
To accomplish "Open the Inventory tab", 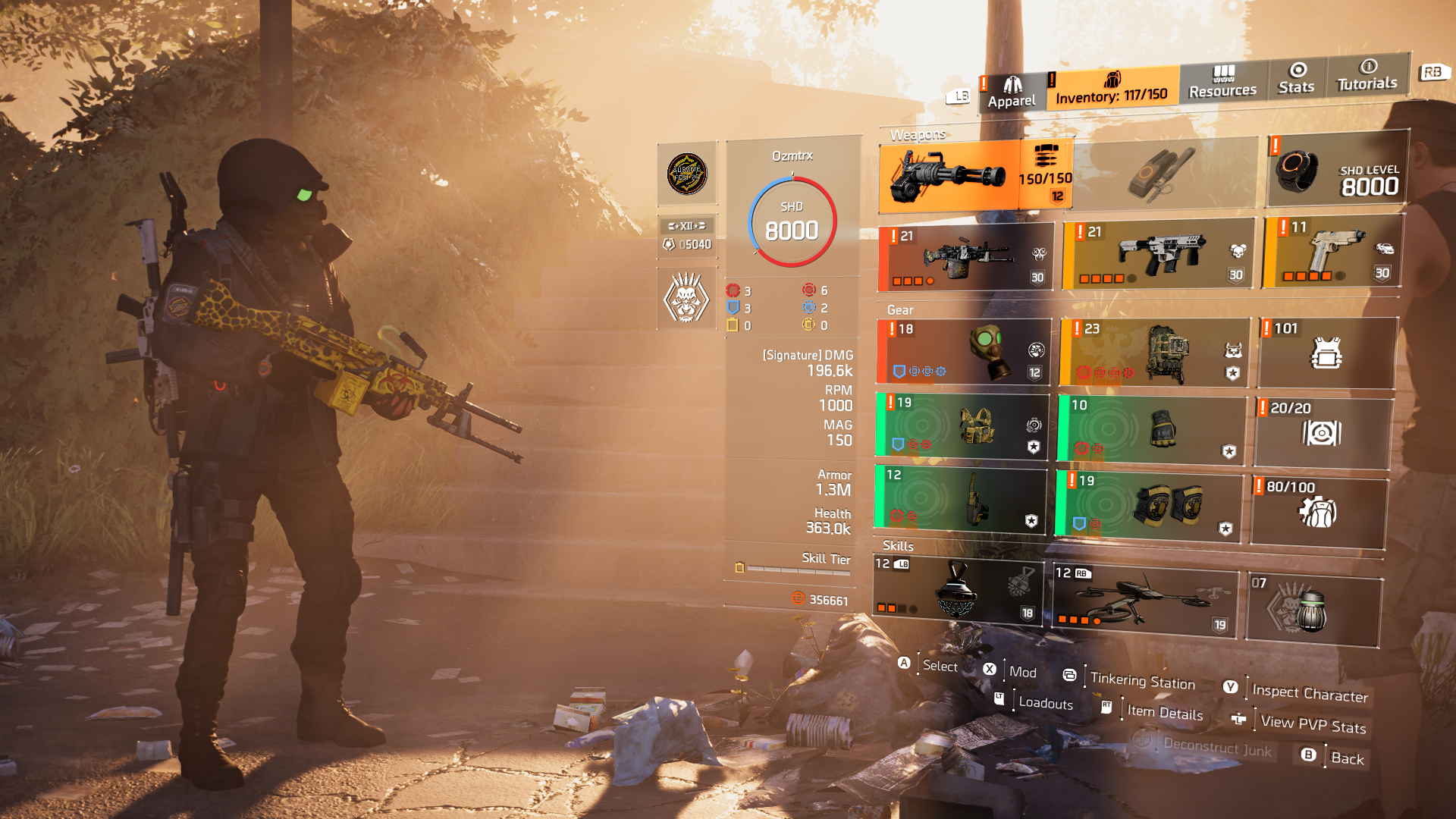I will pos(1112,88).
